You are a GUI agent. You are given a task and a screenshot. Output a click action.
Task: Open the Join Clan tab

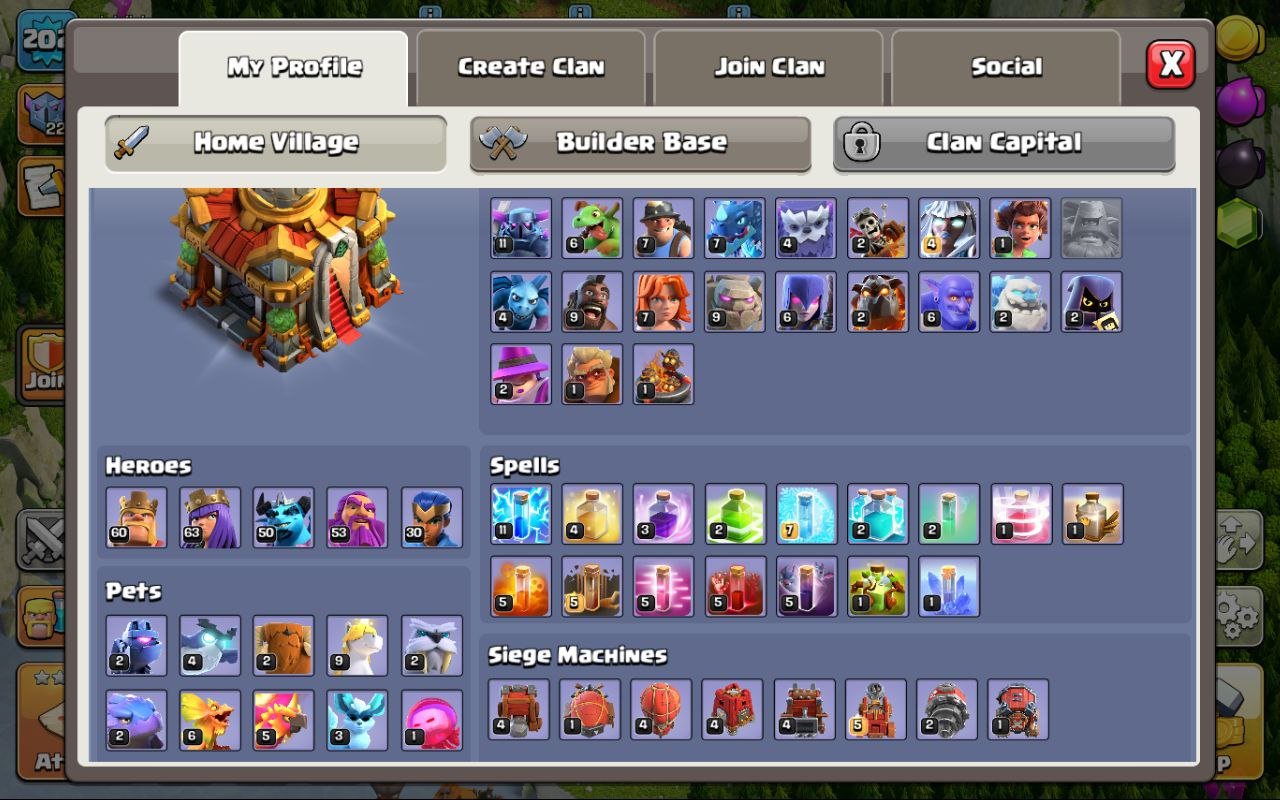point(768,66)
